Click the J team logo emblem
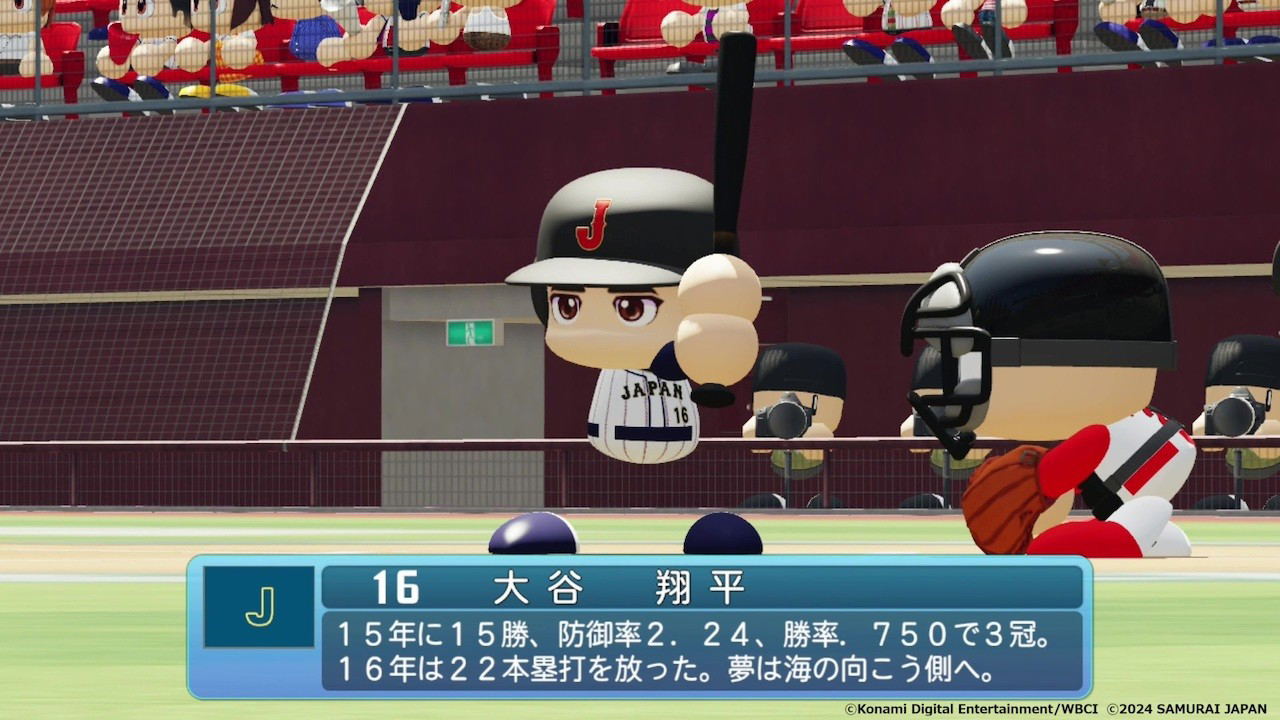 coord(257,605)
